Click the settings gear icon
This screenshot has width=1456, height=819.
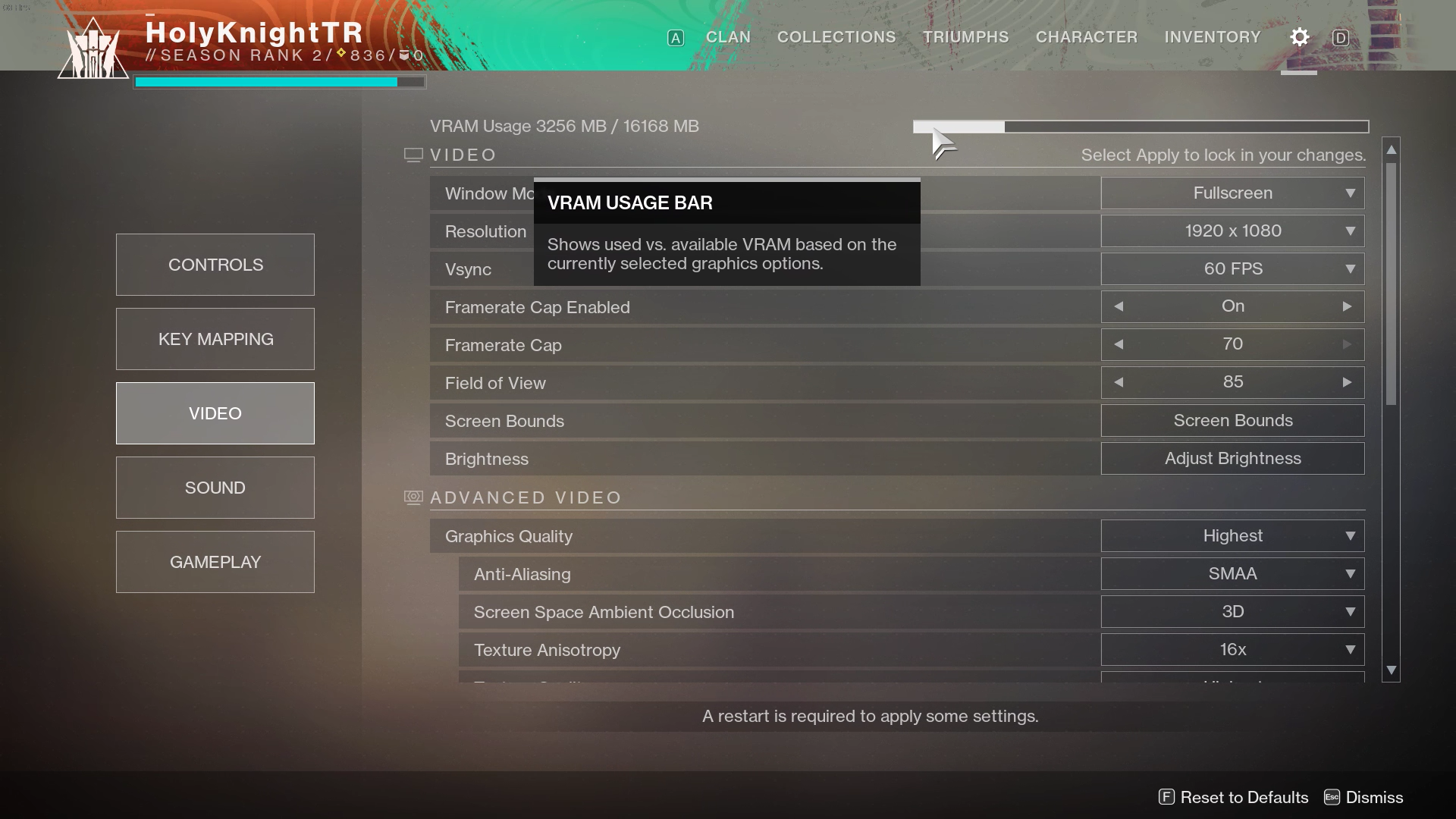pos(1300,37)
